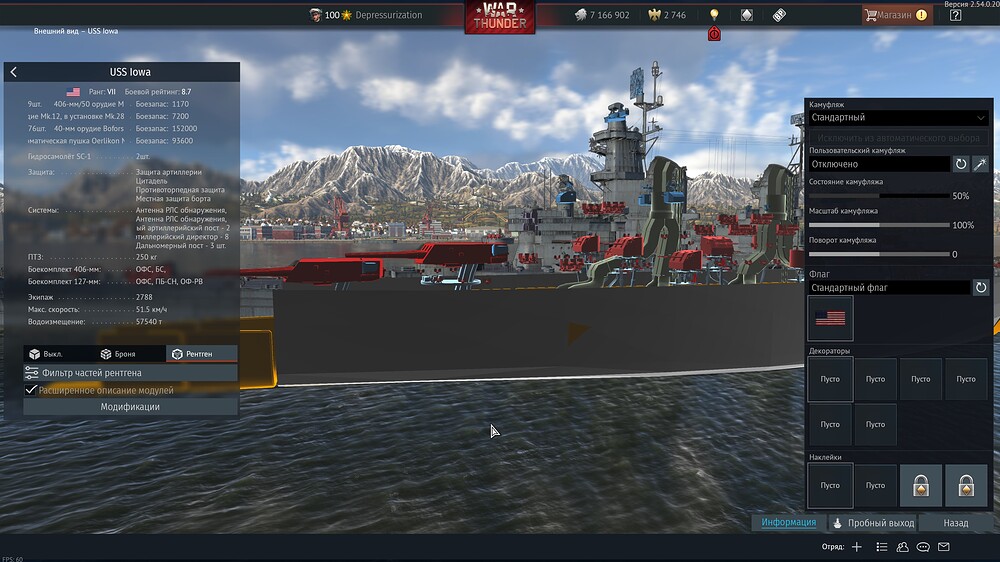The height and width of the screenshot is (562, 1000).
Task: Click the War Thunder logo
Action: point(499,17)
